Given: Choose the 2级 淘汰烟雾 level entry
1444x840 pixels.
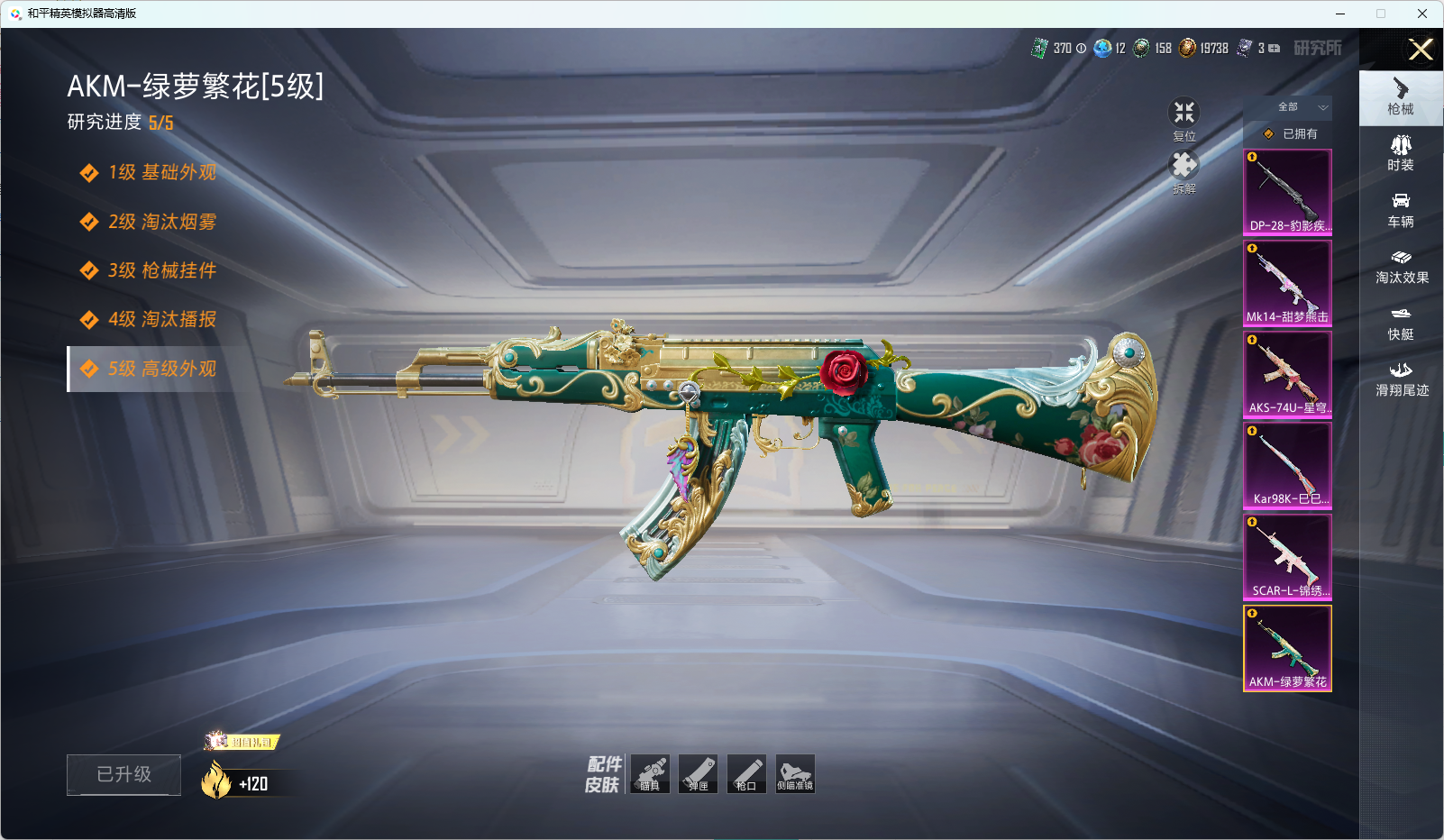Looking at the screenshot, I should pyautogui.click(x=161, y=222).
